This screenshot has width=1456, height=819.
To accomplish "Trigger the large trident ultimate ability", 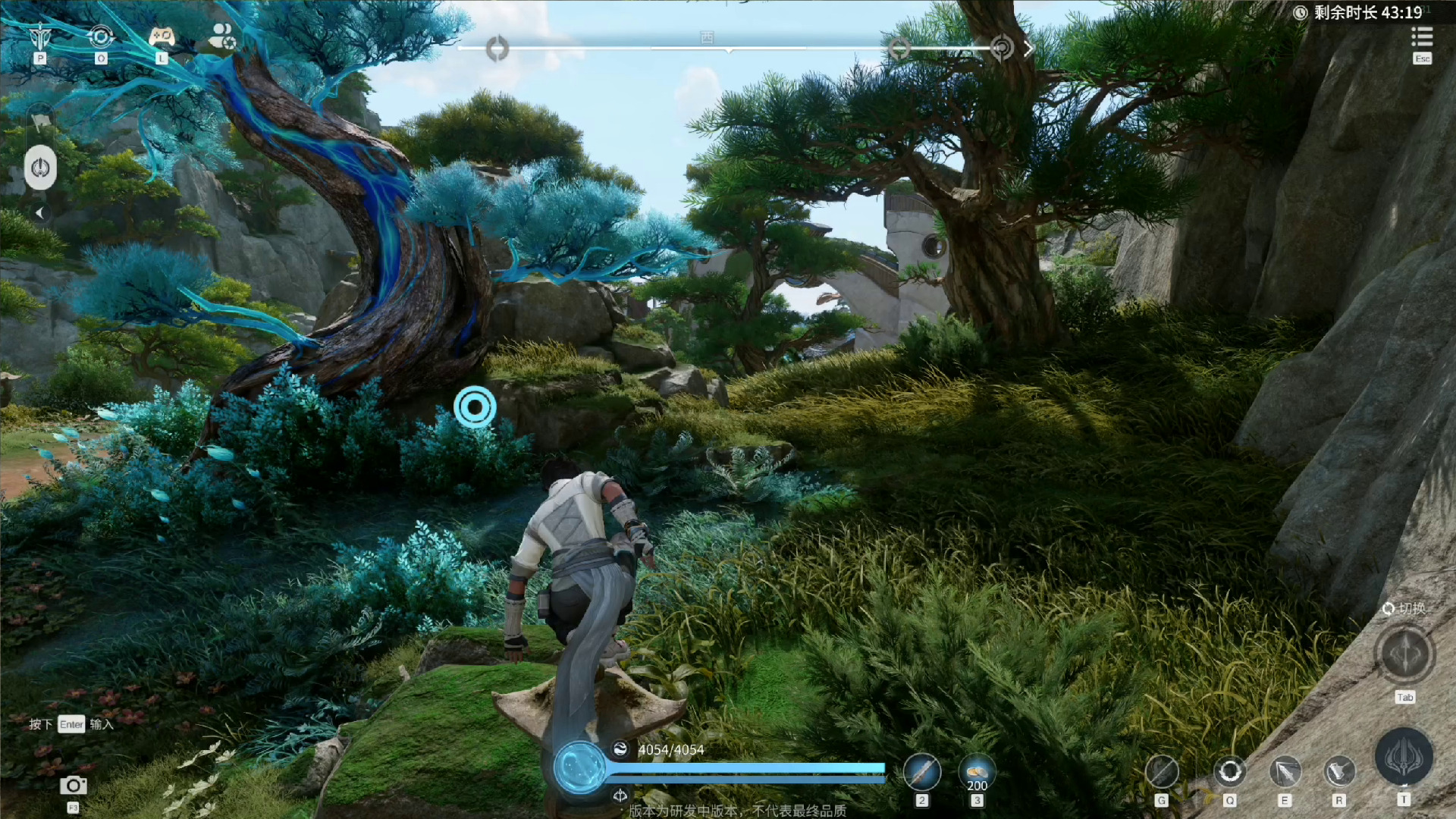I will (1404, 758).
